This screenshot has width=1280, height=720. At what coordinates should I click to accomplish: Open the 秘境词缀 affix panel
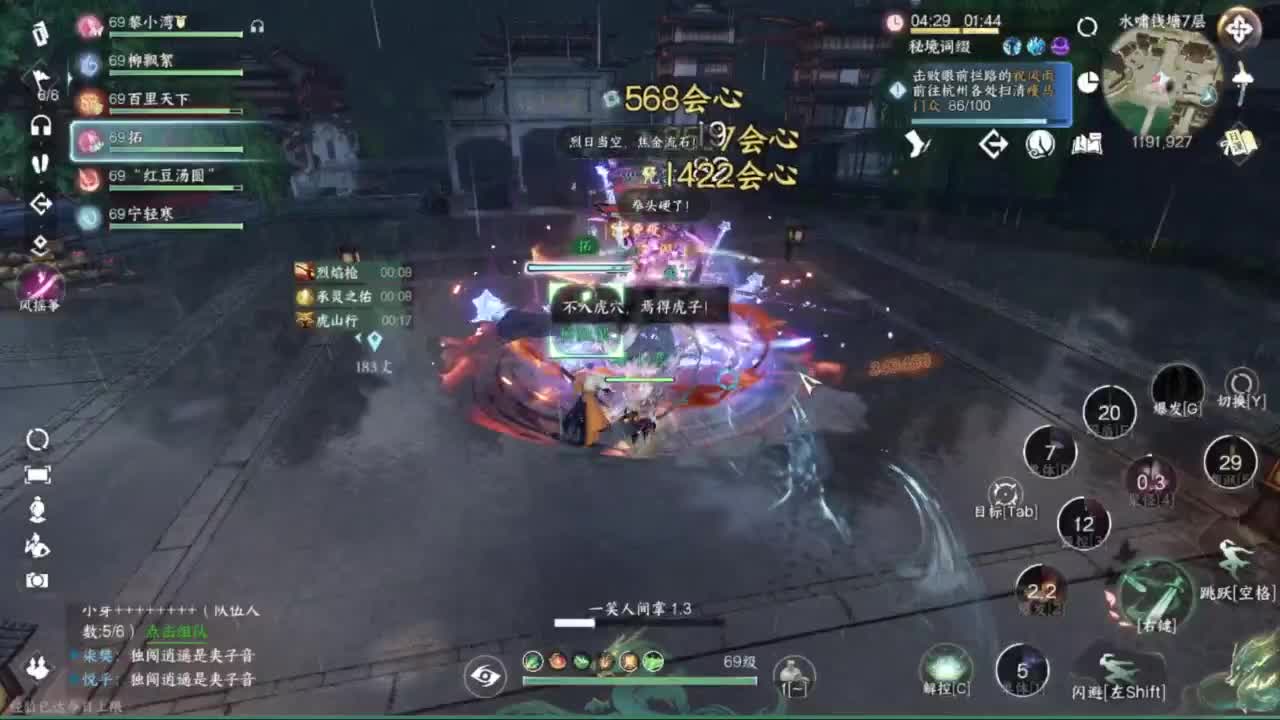click(x=942, y=46)
